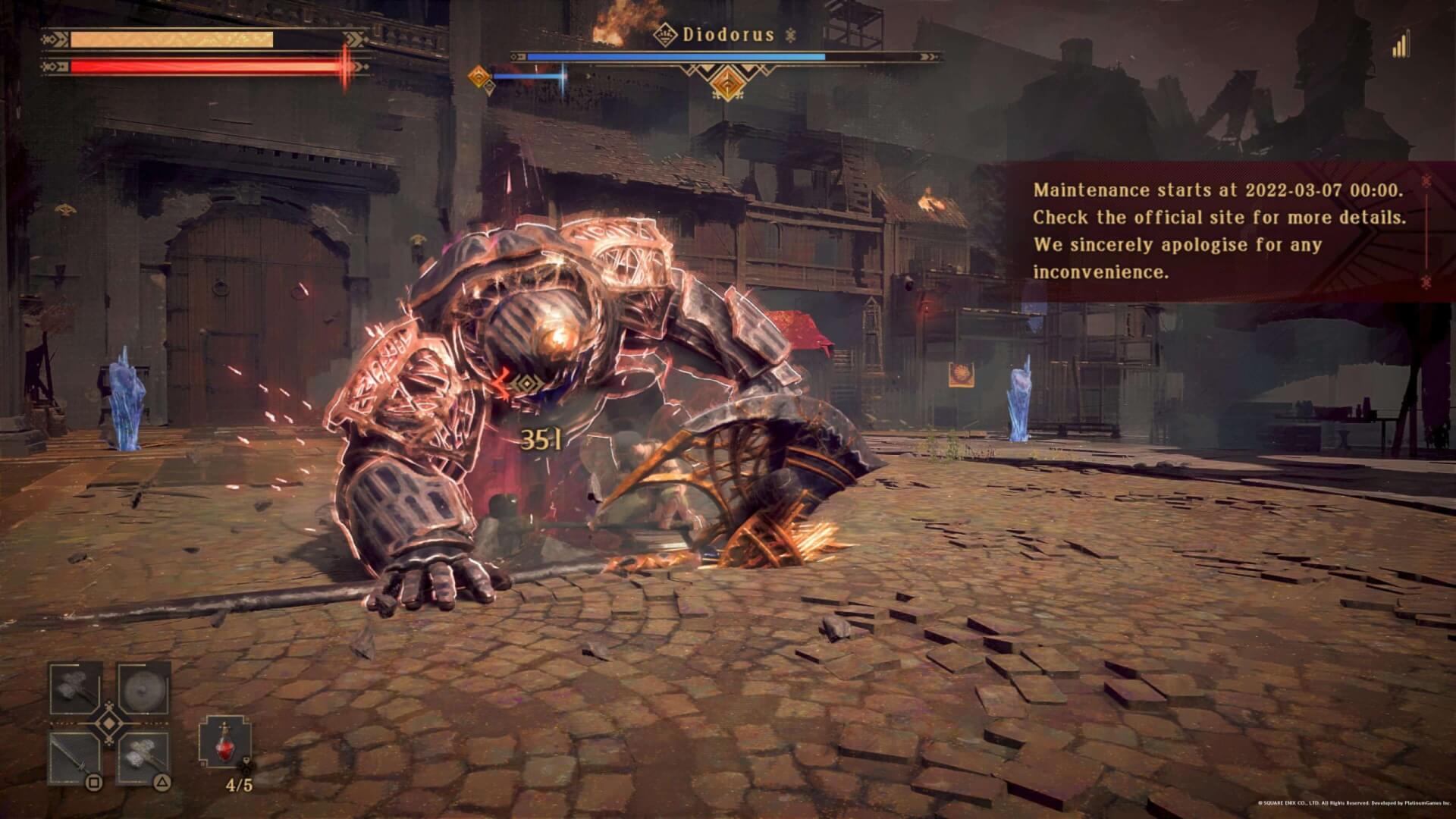Select the round shield weapon slot

tap(143, 689)
